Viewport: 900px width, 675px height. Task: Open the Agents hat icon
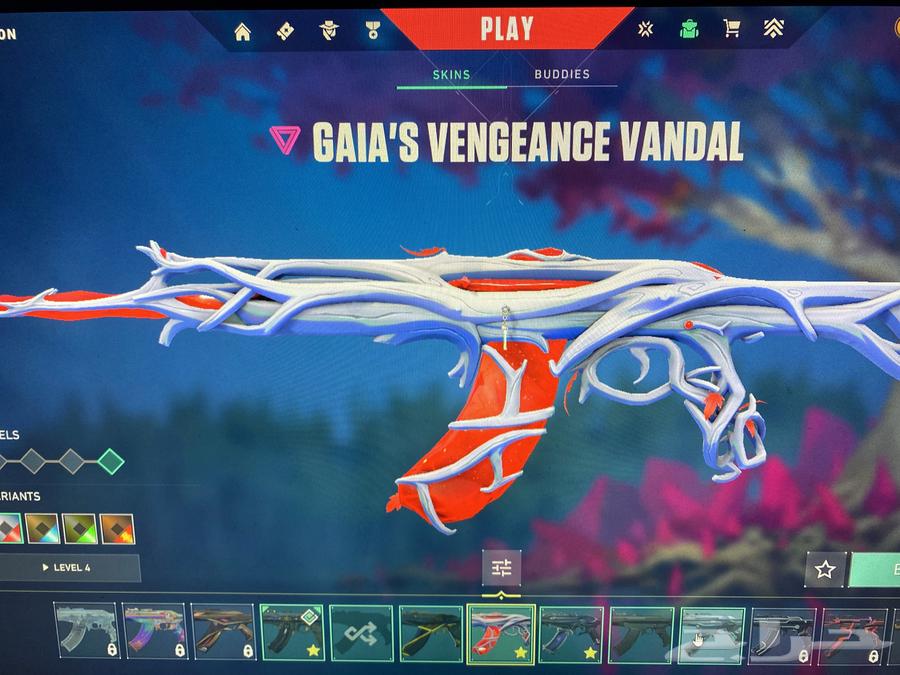(329, 31)
